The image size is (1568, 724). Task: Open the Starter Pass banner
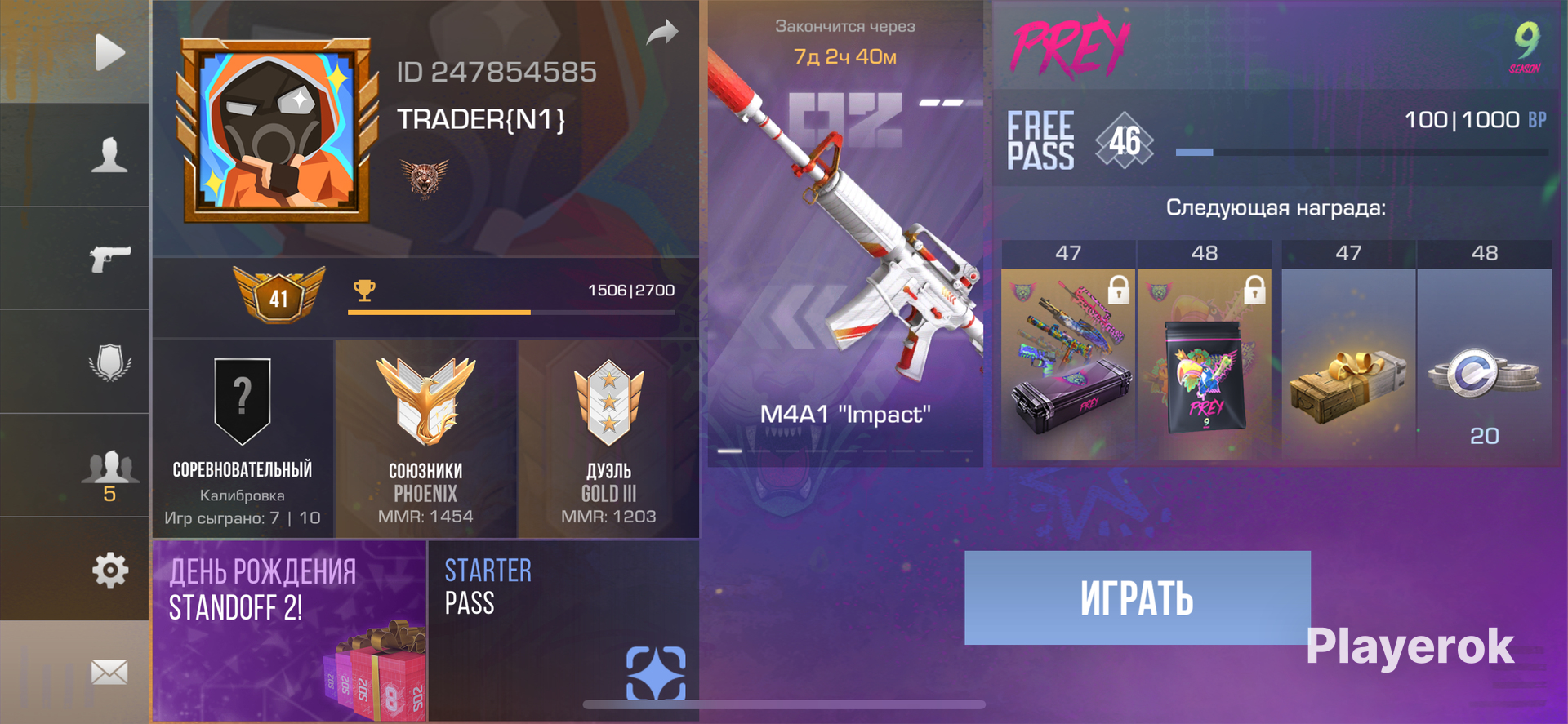coord(563,630)
